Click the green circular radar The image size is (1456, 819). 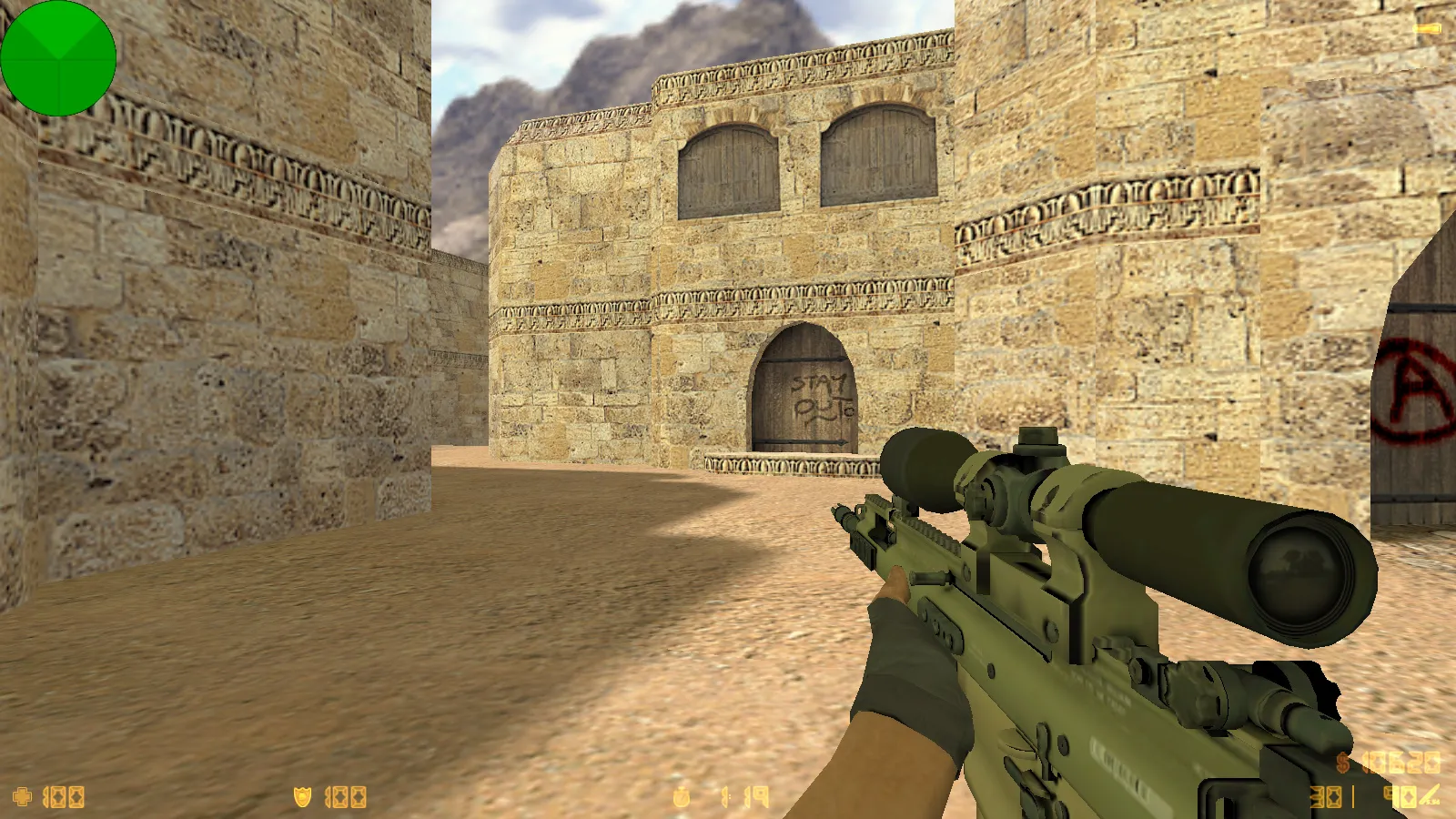(58, 58)
